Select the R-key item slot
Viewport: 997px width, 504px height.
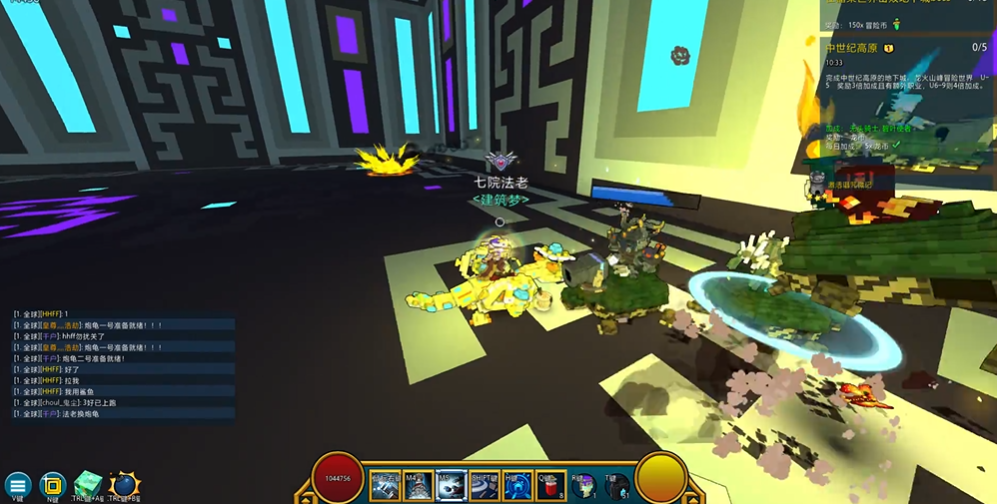[584, 486]
